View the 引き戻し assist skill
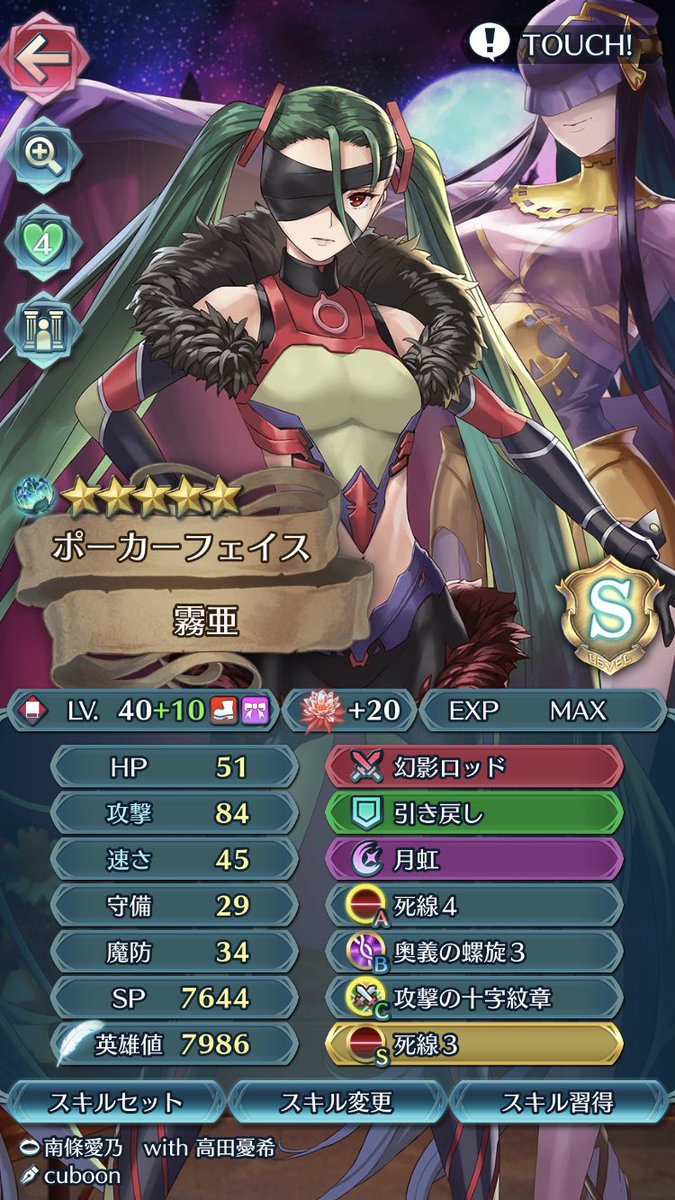This screenshot has height=1200, width=675. [475, 813]
